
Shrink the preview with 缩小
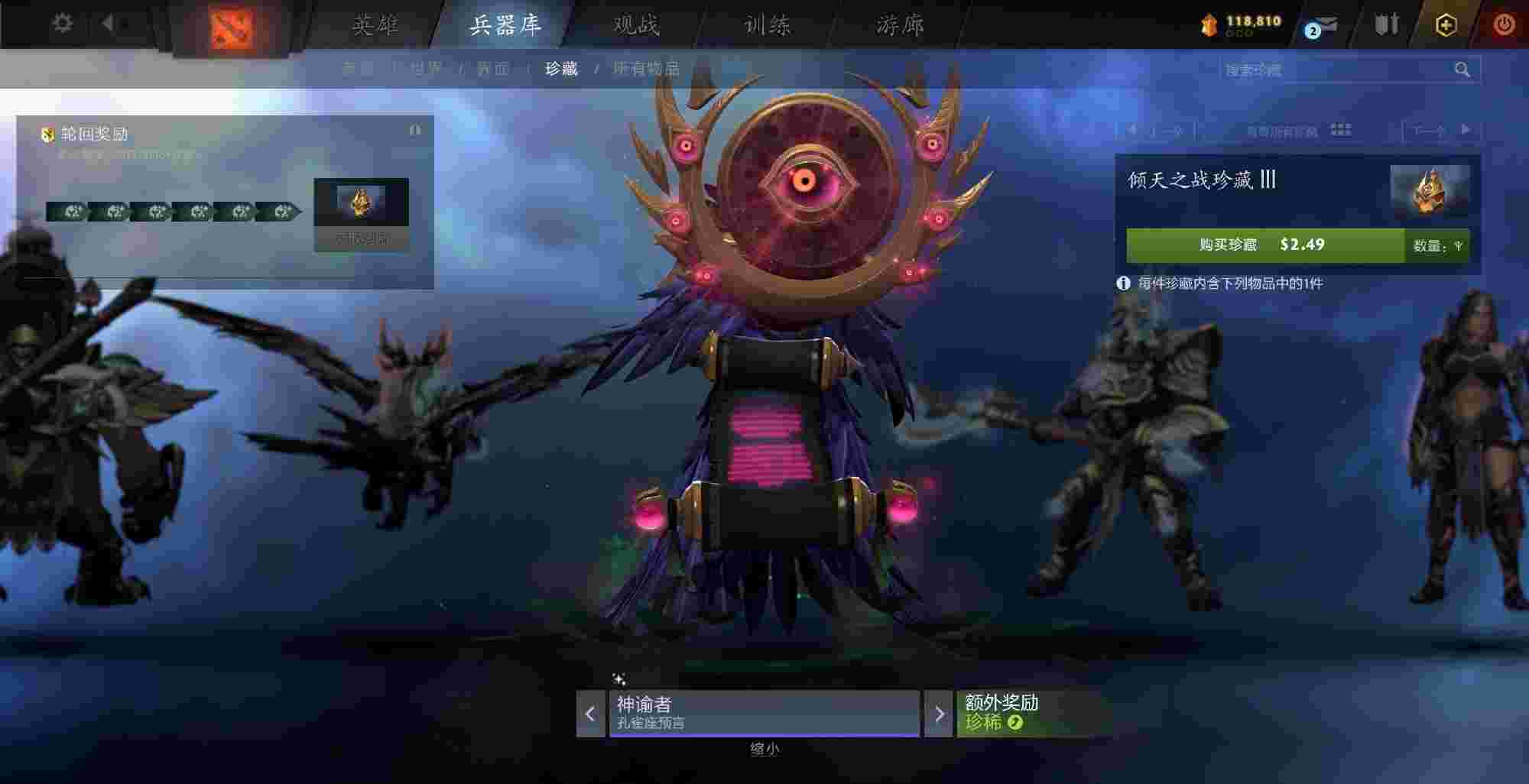[764, 749]
